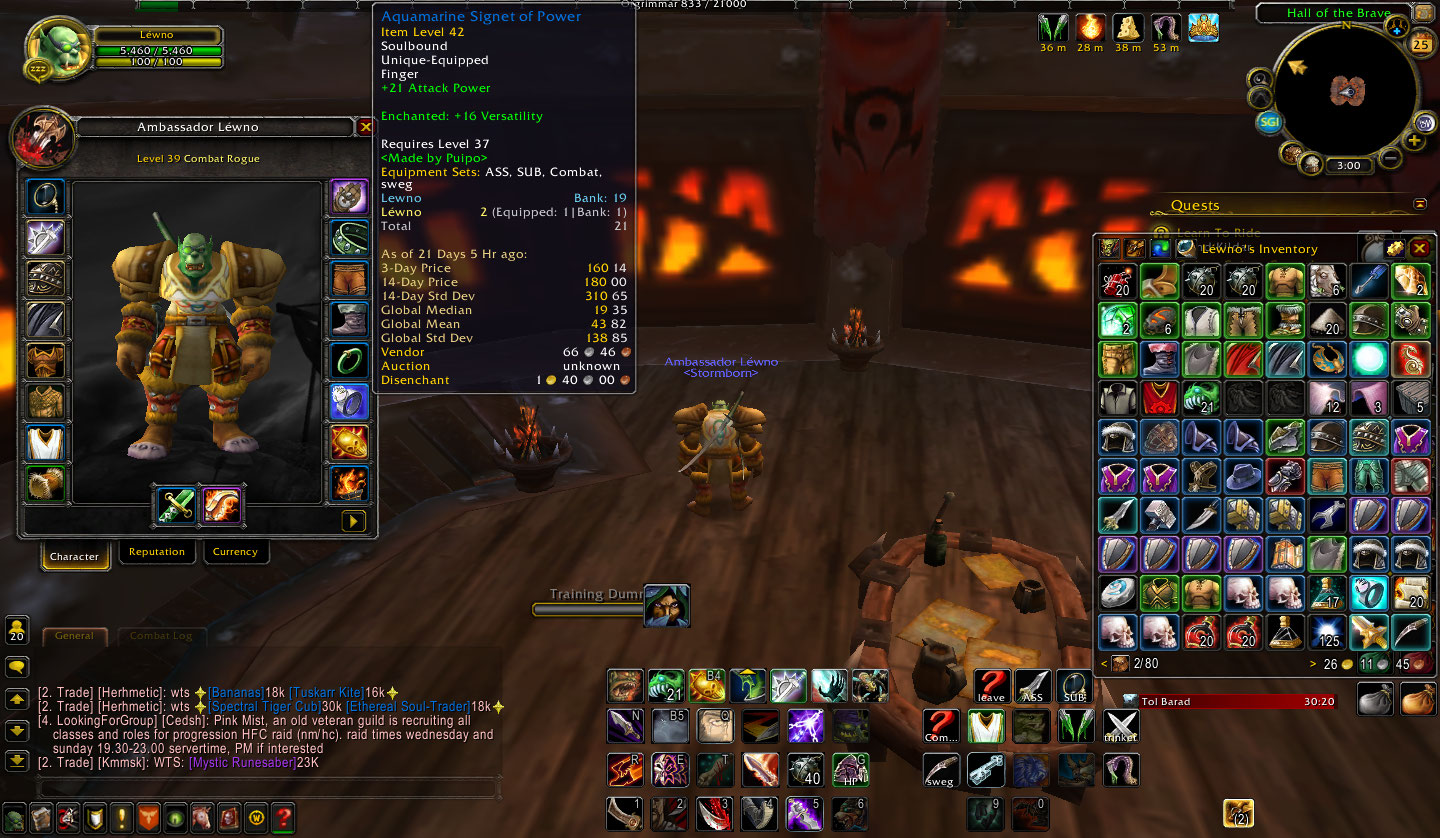Screen dimensions: 1440x838
Task: Activate the trinket crossed-swords macro
Action: click(x=1121, y=727)
